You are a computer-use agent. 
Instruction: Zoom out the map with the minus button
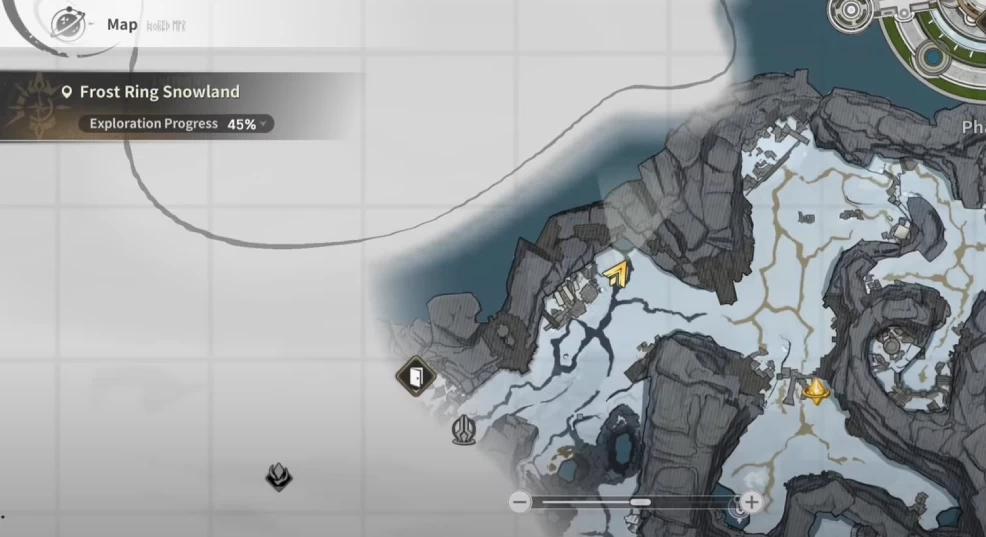519,502
